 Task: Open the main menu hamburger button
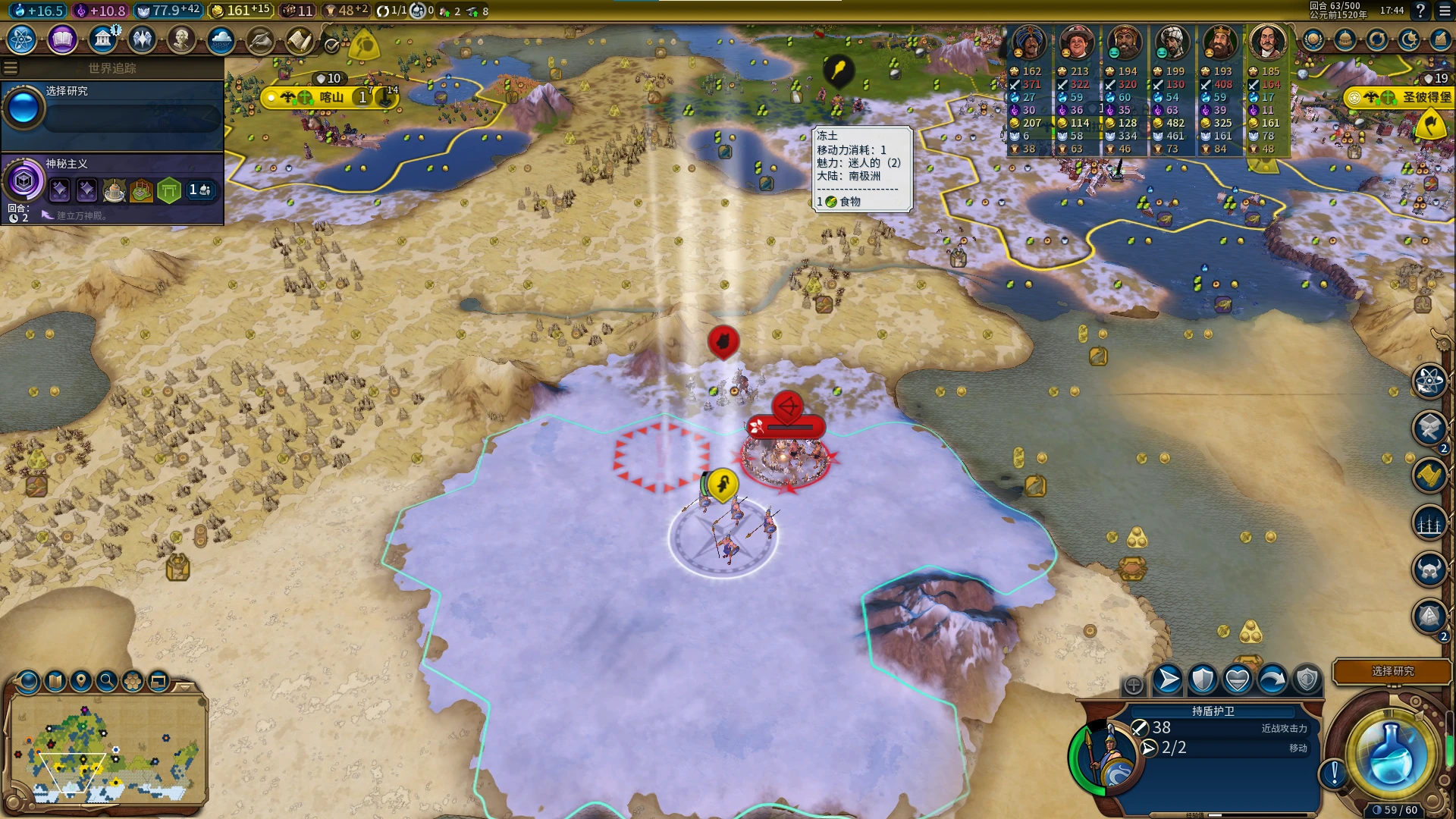point(1442,11)
